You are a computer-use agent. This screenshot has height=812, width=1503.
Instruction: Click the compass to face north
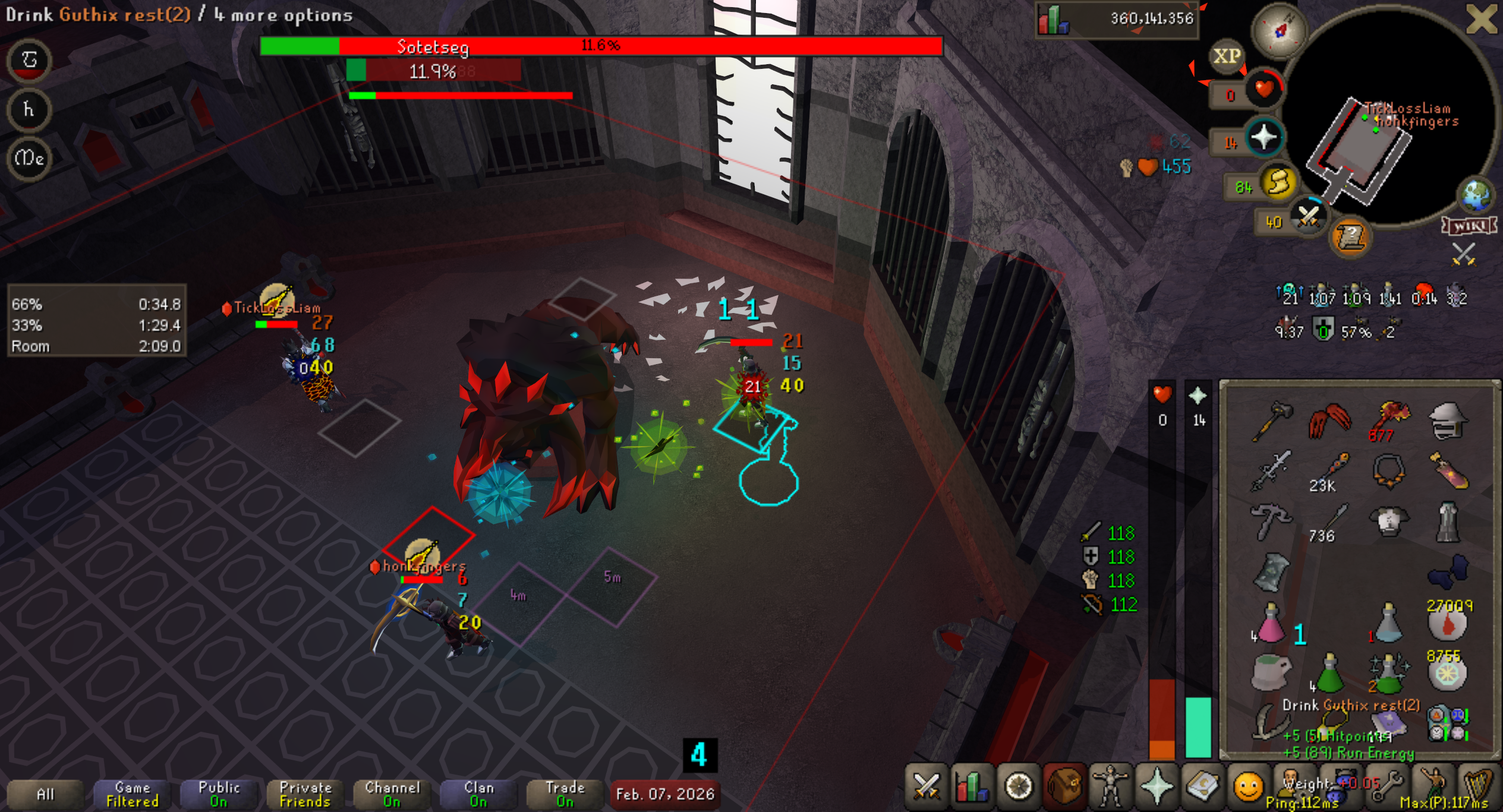pos(1279,30)
